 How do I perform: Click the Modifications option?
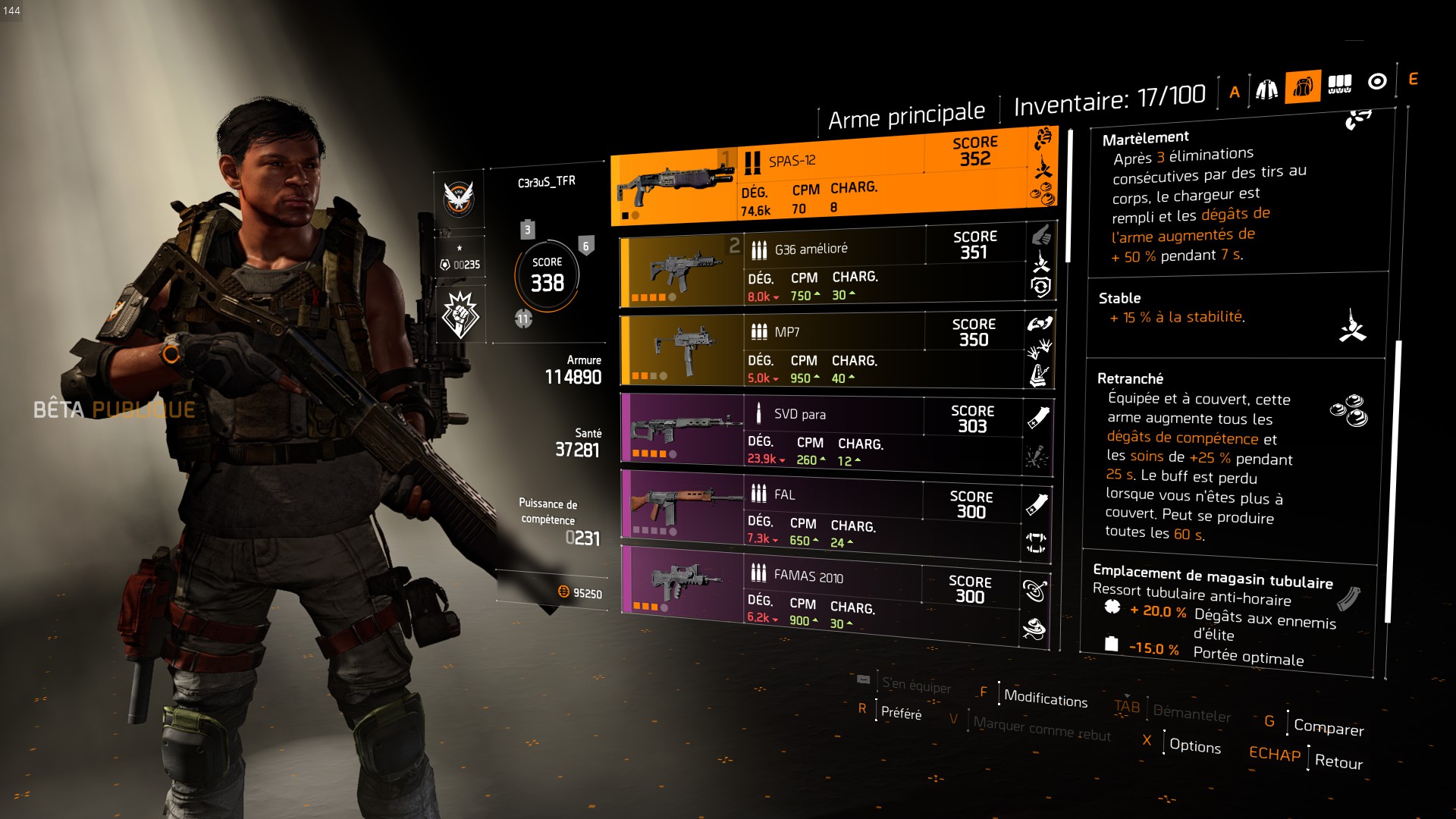[1045, 698]
